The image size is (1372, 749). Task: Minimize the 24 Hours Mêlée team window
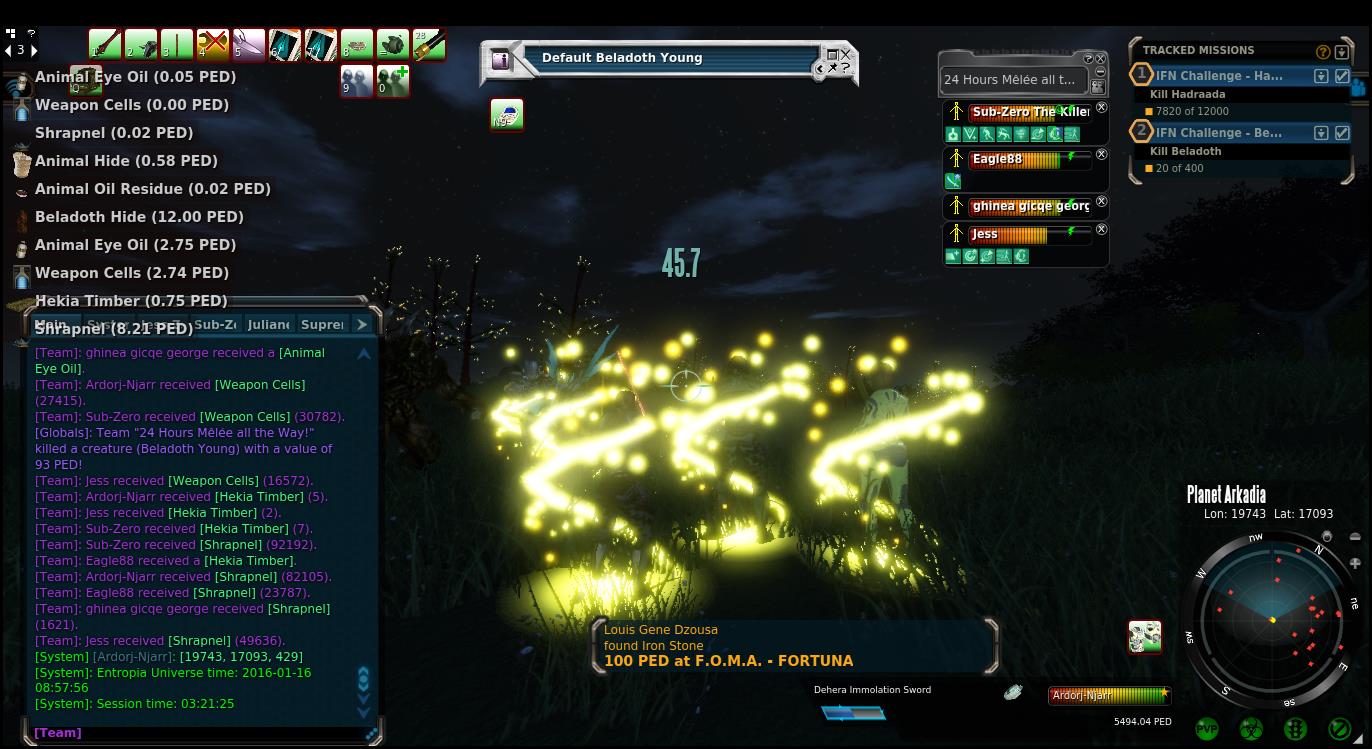point(1100,72)
